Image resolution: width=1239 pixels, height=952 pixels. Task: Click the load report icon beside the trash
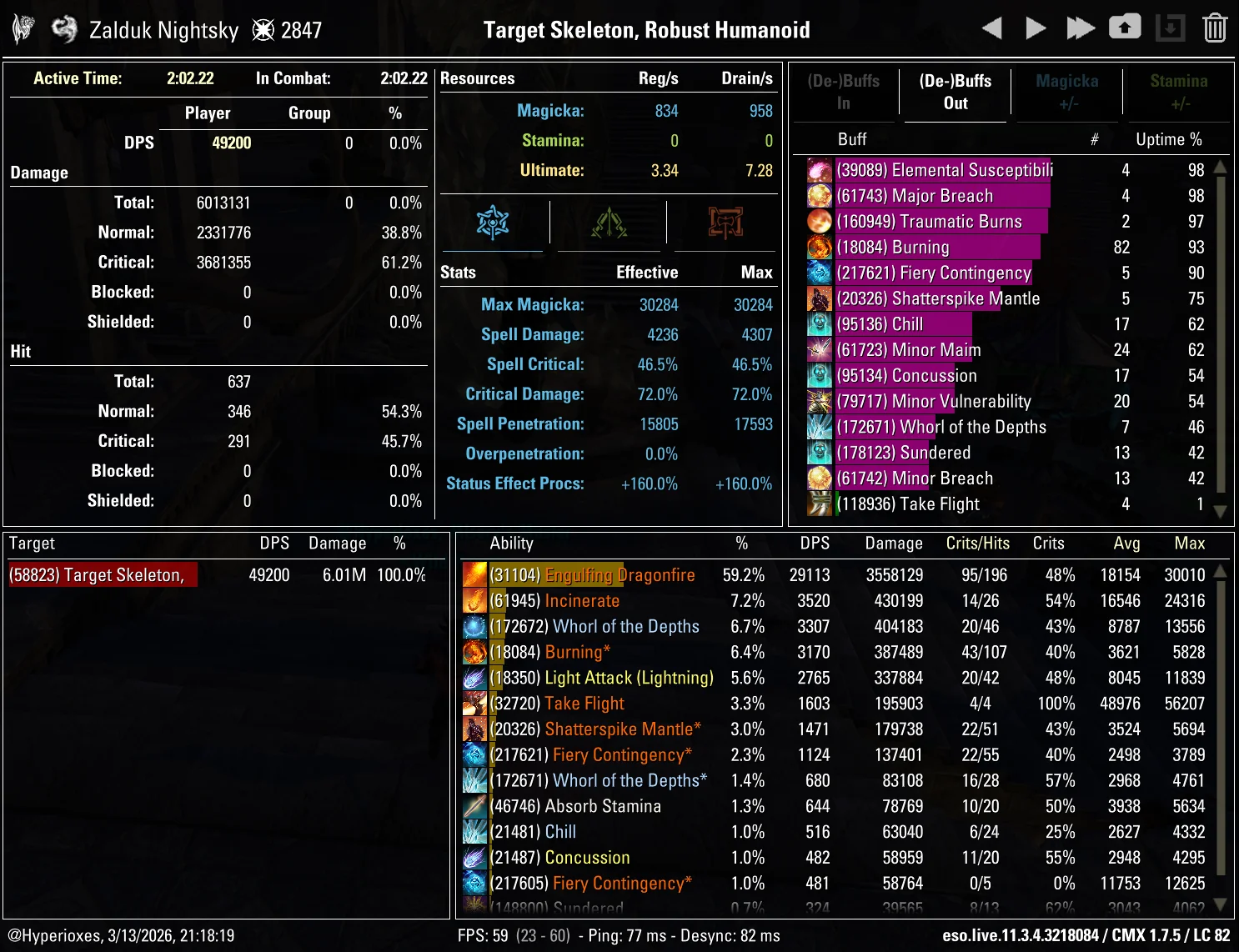[x=1171, y=28]
